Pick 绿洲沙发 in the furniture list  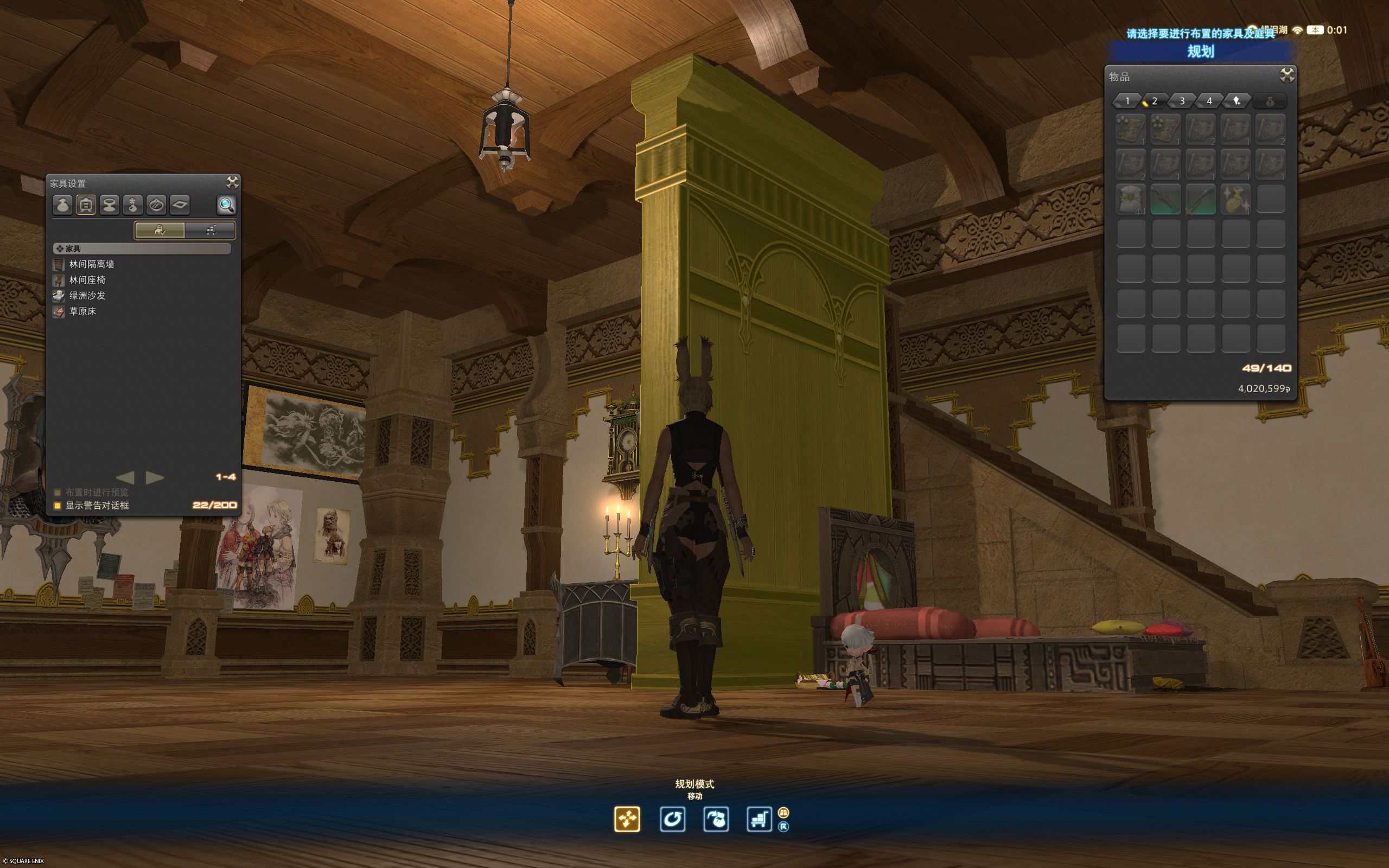tap(87, 296)
